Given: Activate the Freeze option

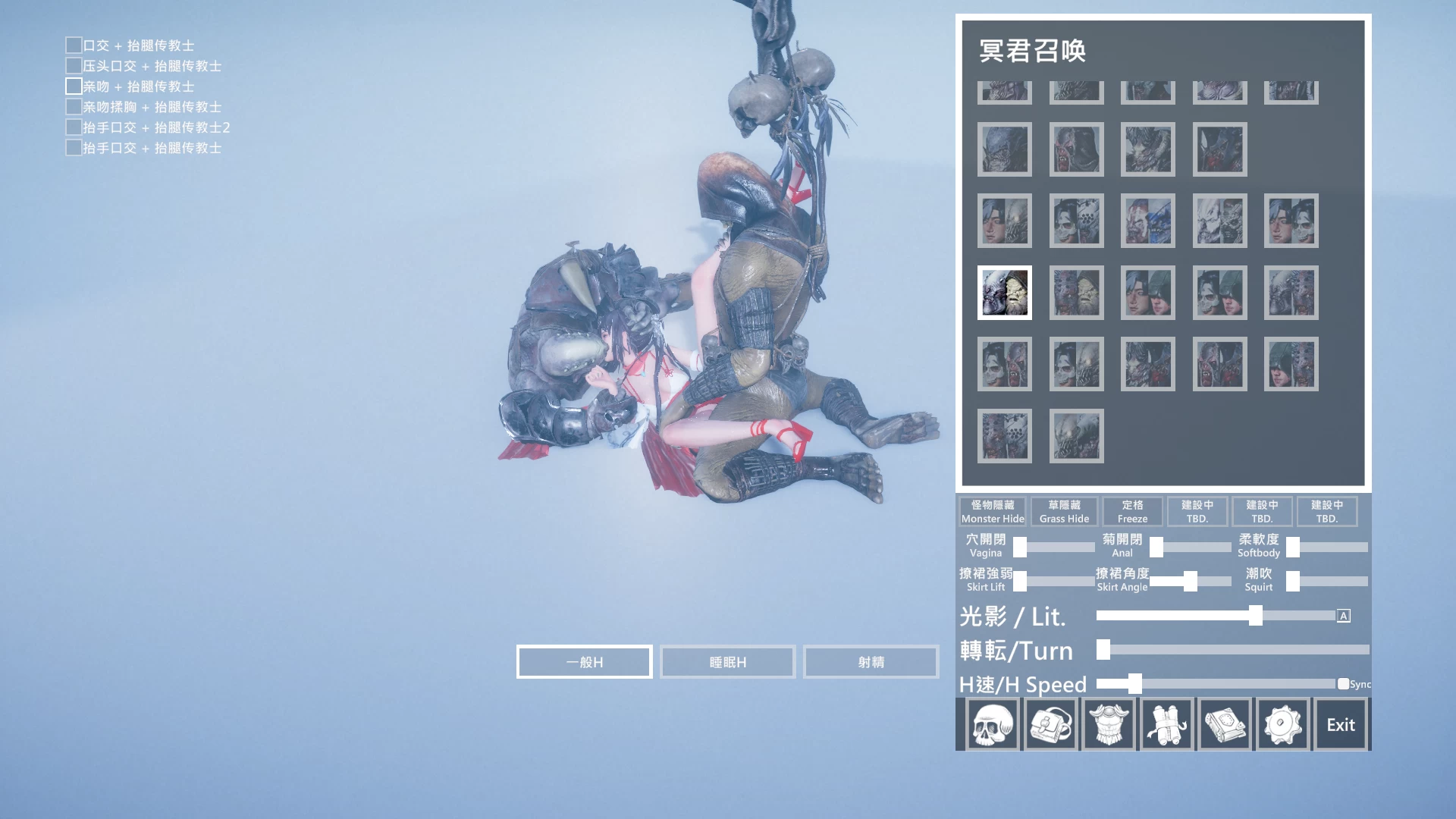Looking at the screenshot, I should click(x=1132, y=511).
